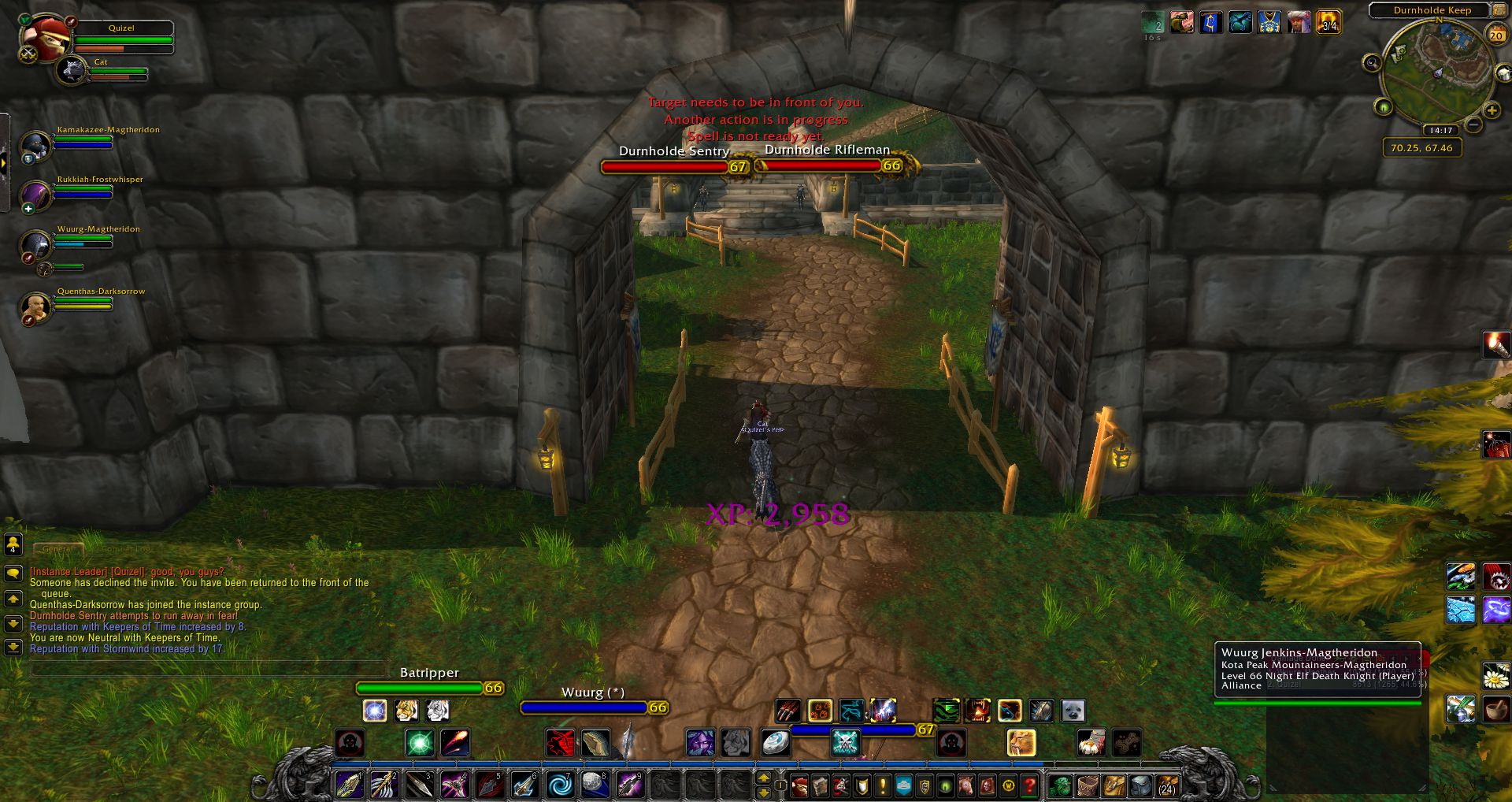Open the minimap tracking magnifier button
This screenshot has width=1512, height=802.
click(x=1372, y=63)
